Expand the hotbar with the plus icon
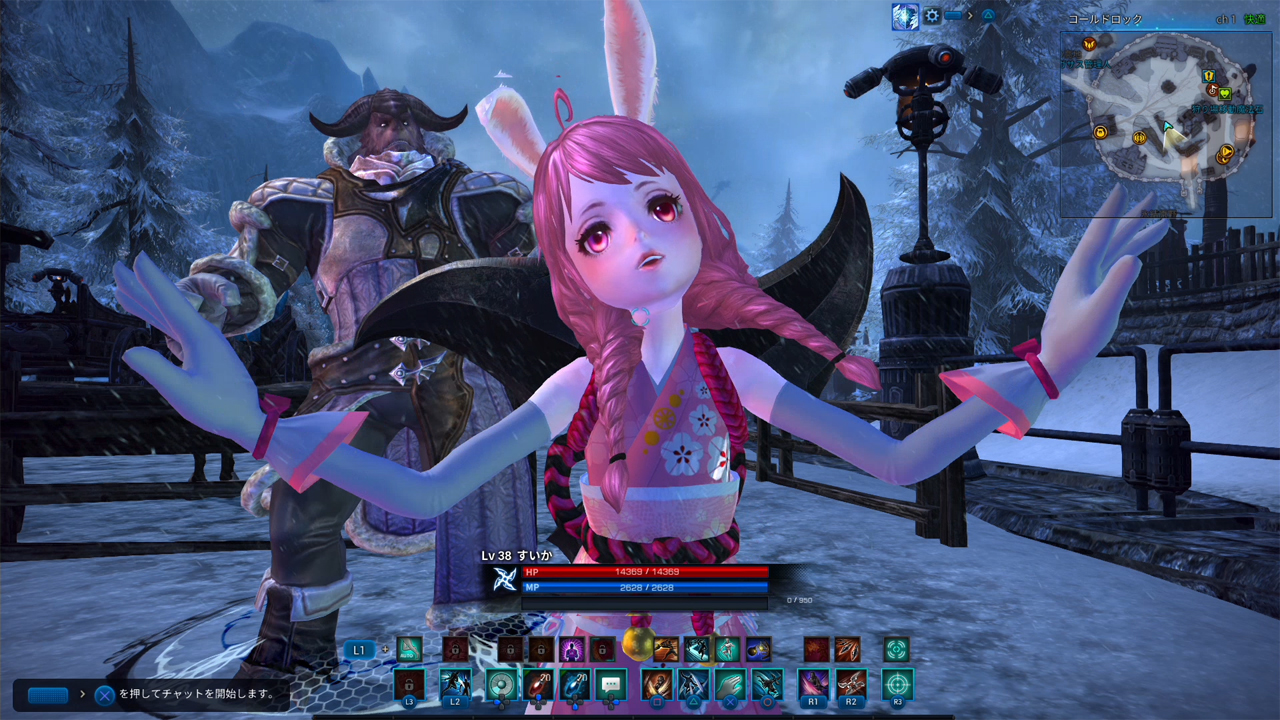Screen dimensions: 1280x720 [385, 648]
